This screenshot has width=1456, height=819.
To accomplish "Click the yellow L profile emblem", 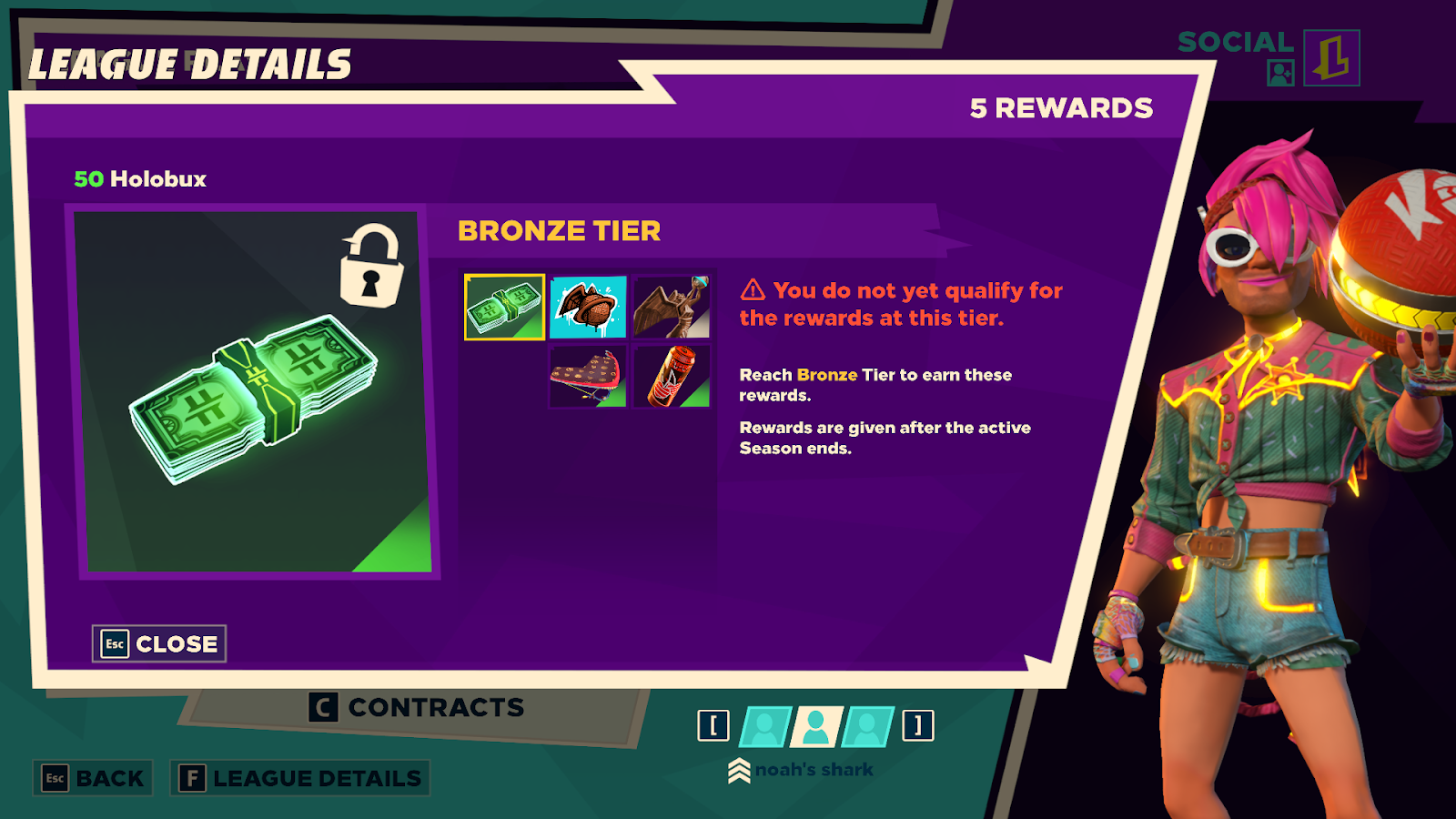I will 1331,57.
